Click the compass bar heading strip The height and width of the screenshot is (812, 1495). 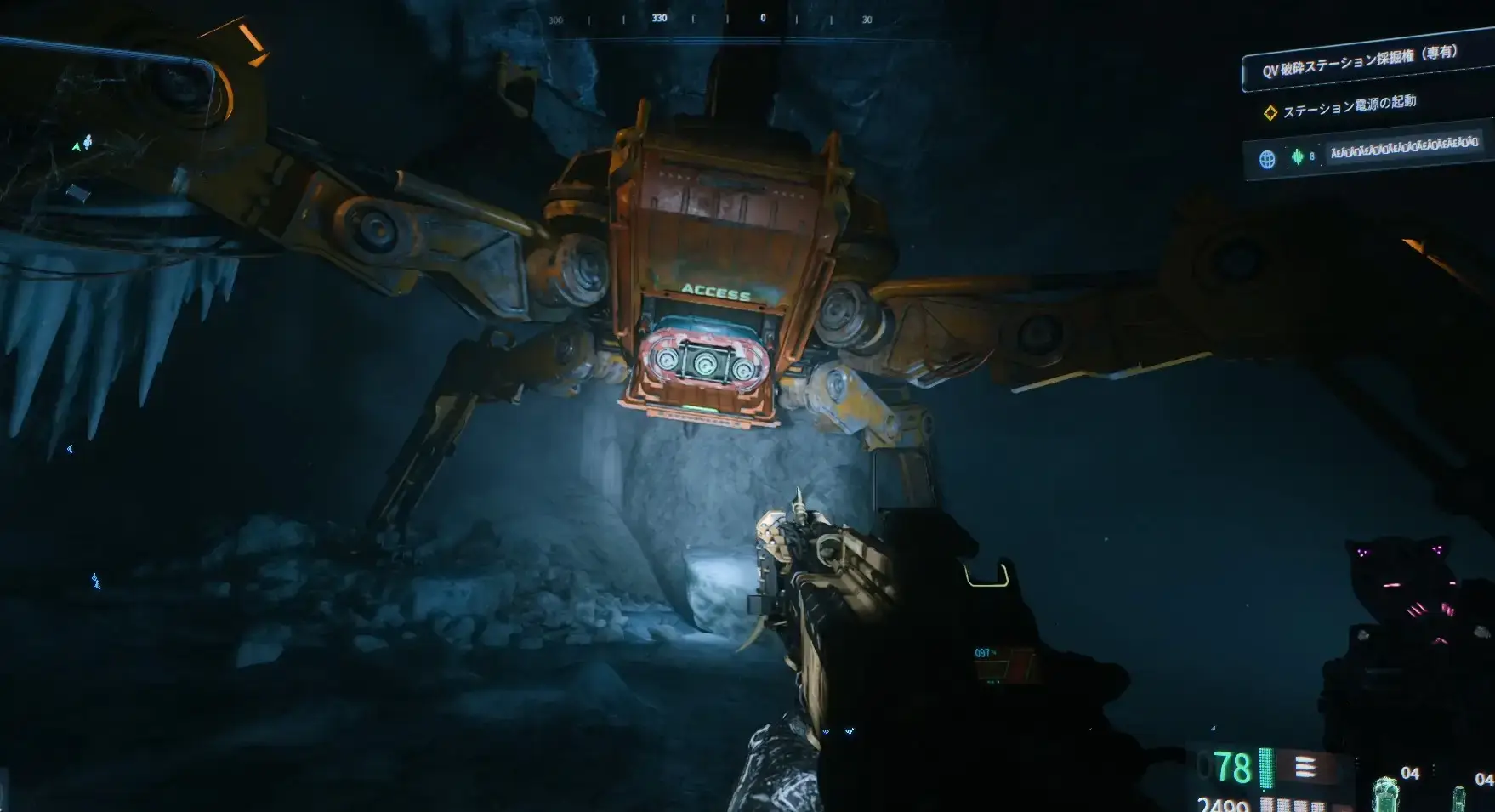click(711, 19)
